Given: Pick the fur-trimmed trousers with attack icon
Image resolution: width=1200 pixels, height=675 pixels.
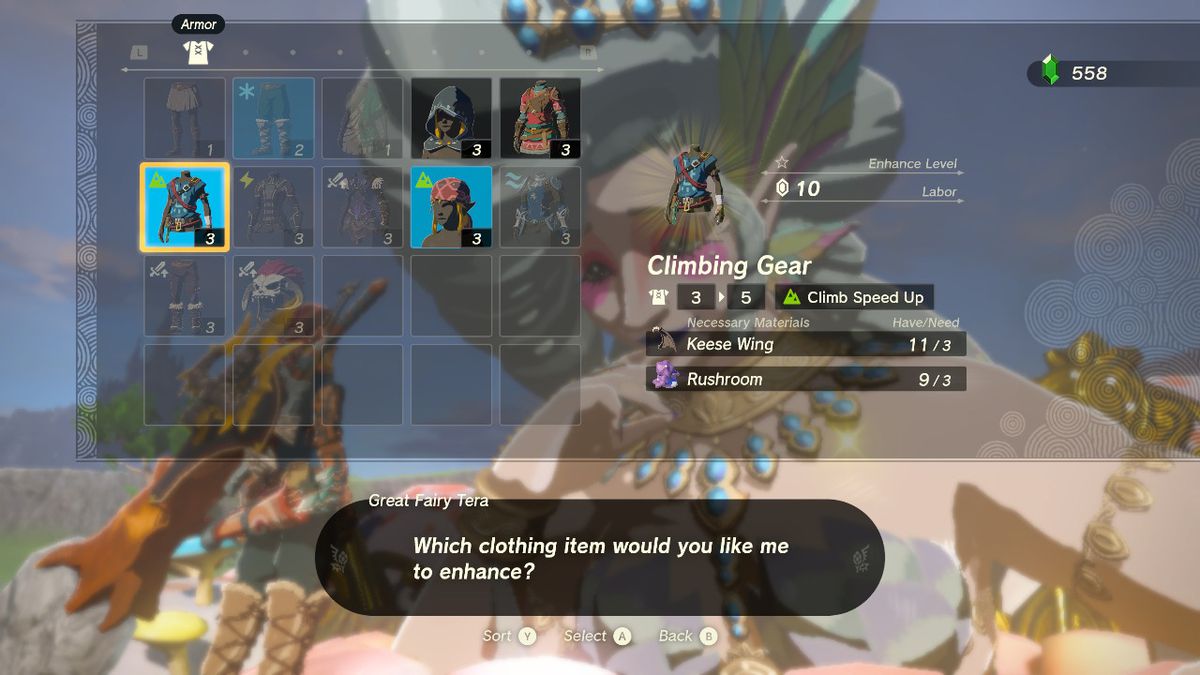Looking at the screenshot, I should click(185, 296).
